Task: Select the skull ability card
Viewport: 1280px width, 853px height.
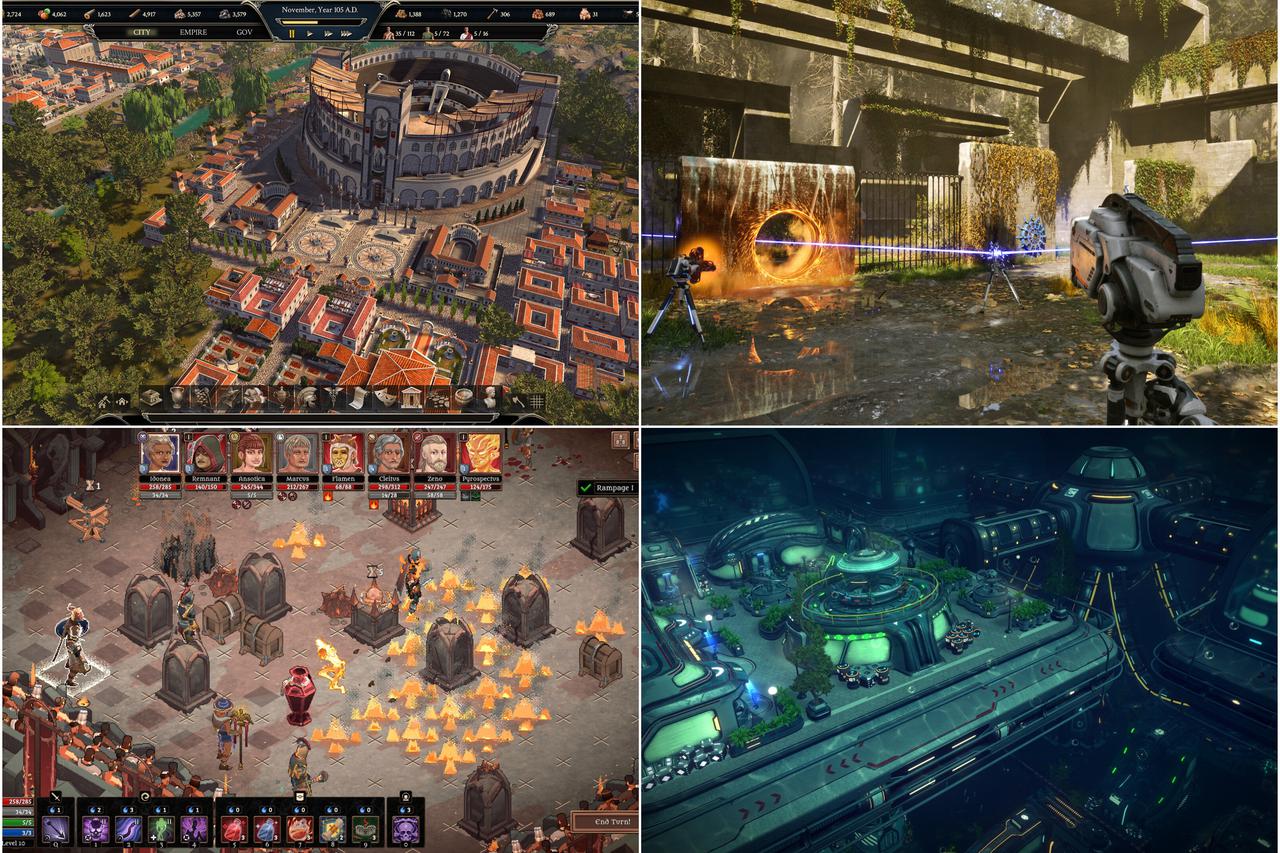Action: (x=406, y=830)
